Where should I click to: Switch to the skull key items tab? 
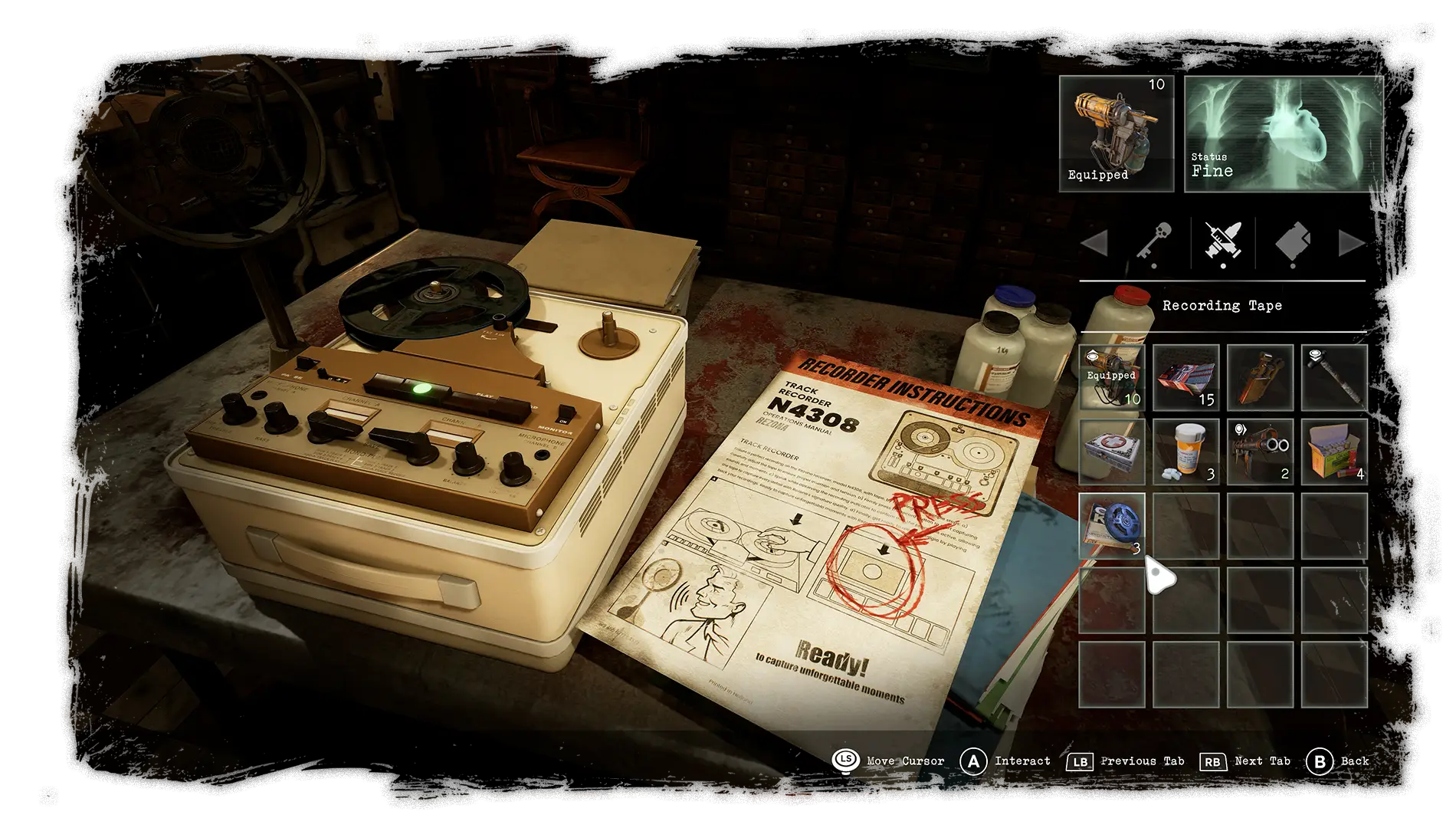(x=1154, y=242)
